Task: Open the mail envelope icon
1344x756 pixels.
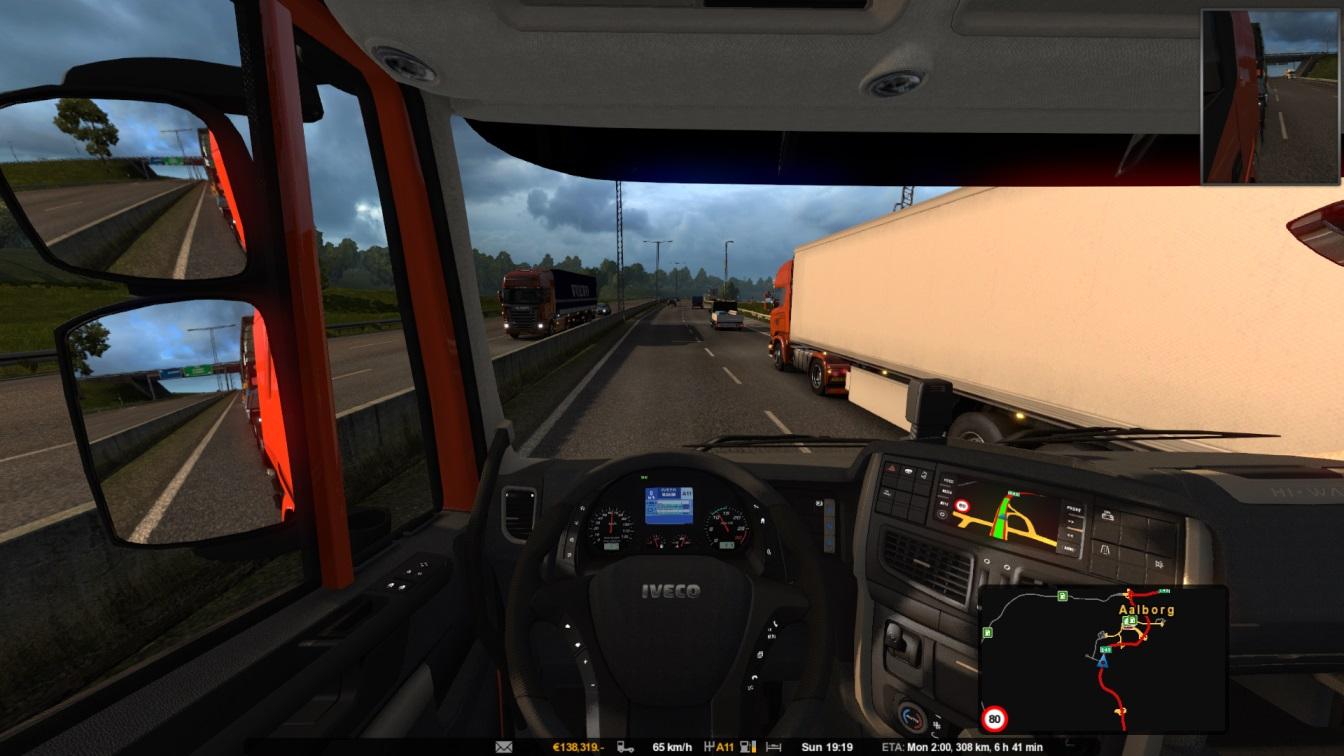Action: [x=504, y=747]
